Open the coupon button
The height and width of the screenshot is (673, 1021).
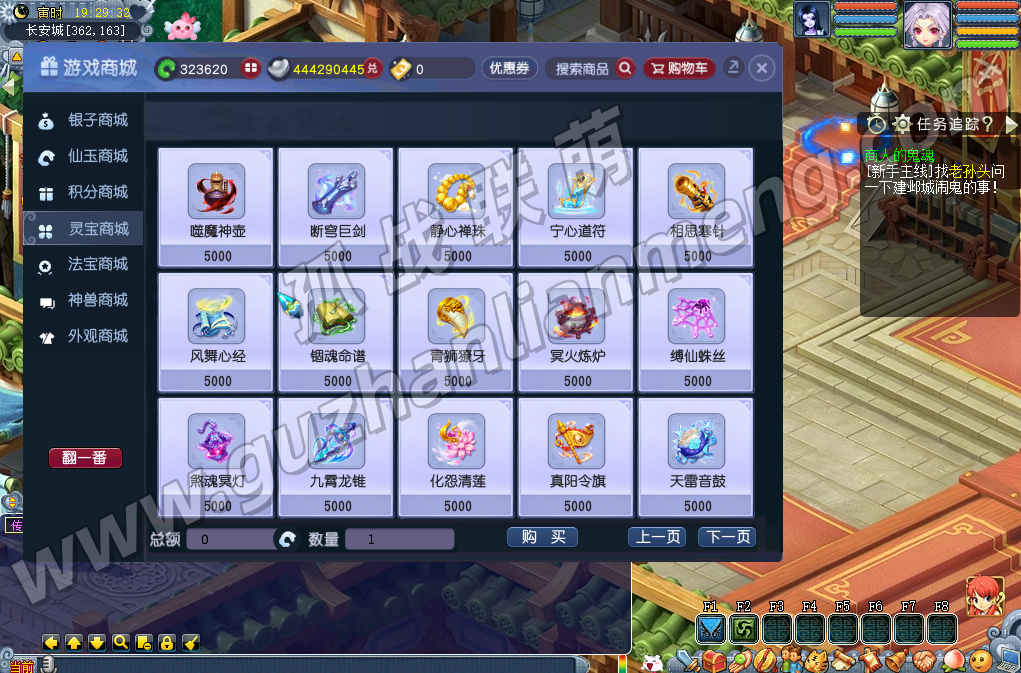point(510,68)
